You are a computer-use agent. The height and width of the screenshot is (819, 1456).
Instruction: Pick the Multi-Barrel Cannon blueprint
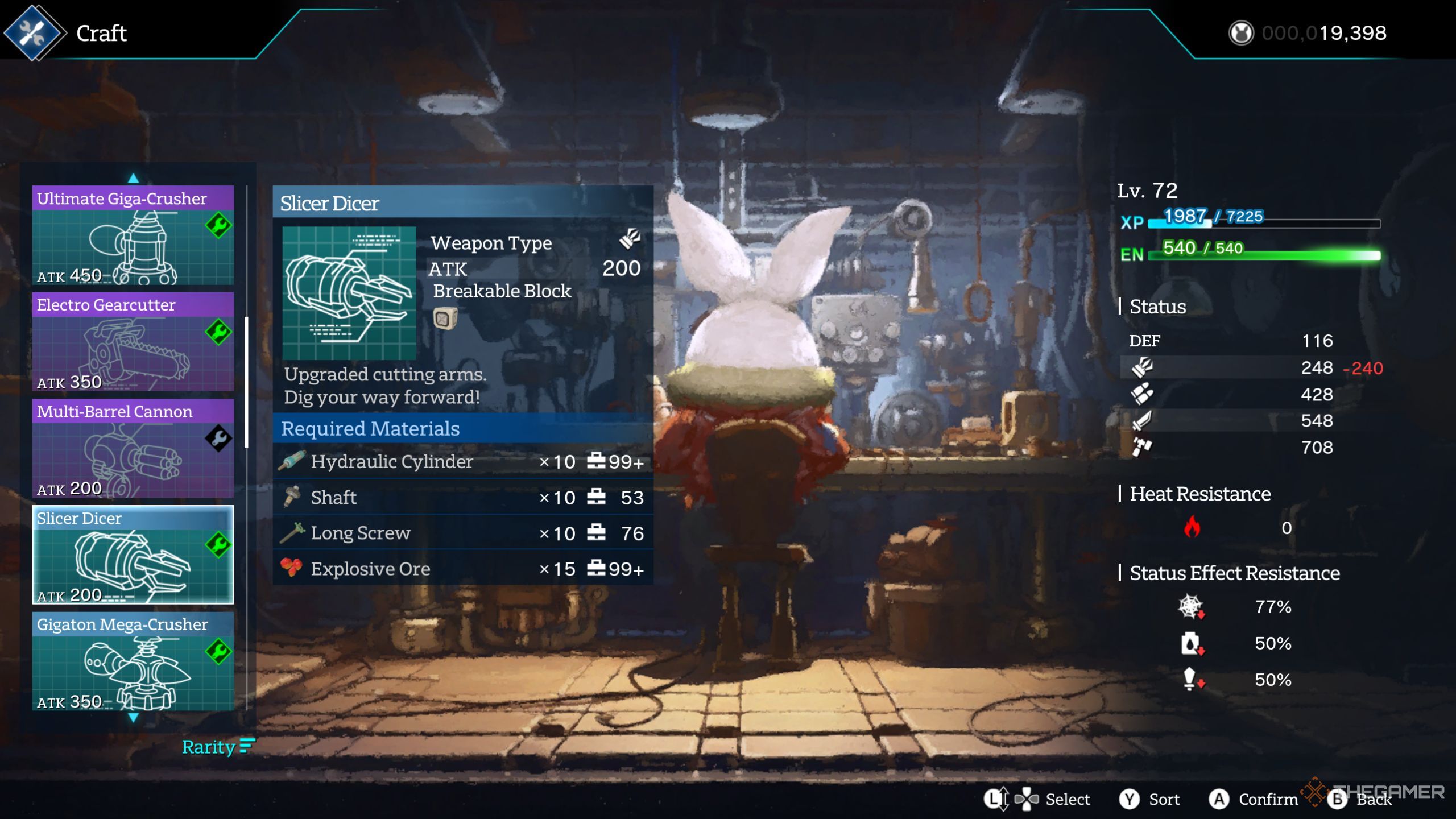[x=133, y=448]
